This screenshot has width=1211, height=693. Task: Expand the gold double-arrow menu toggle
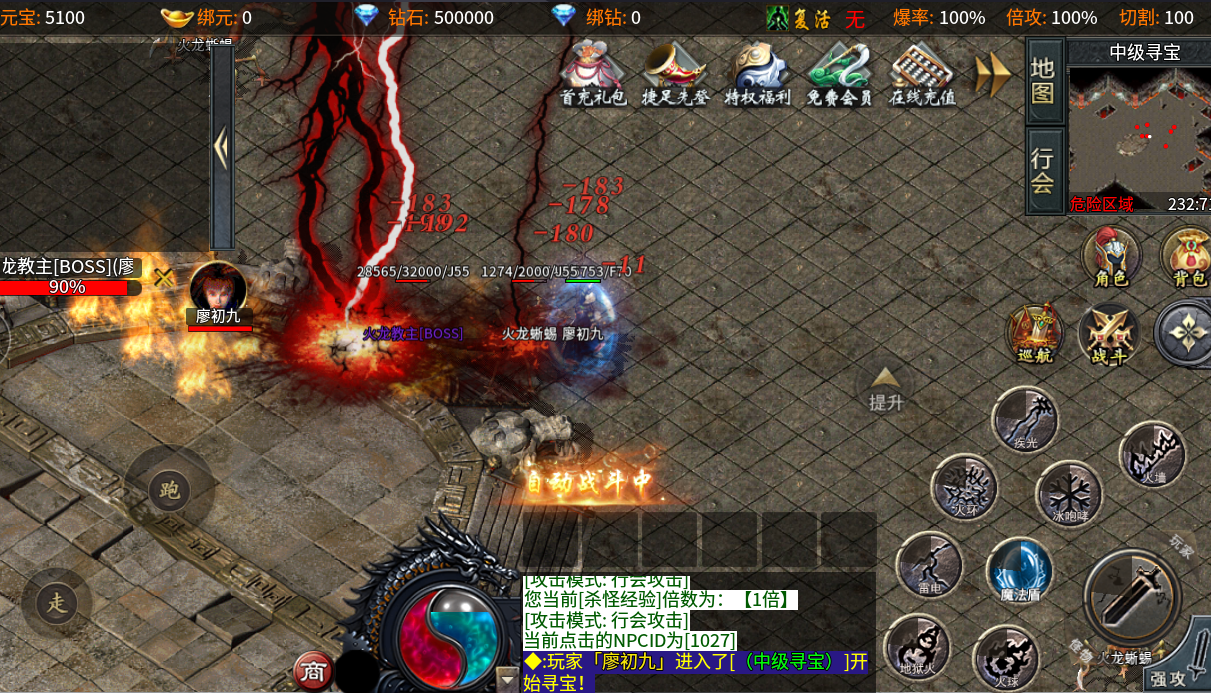tap(993, 75)
